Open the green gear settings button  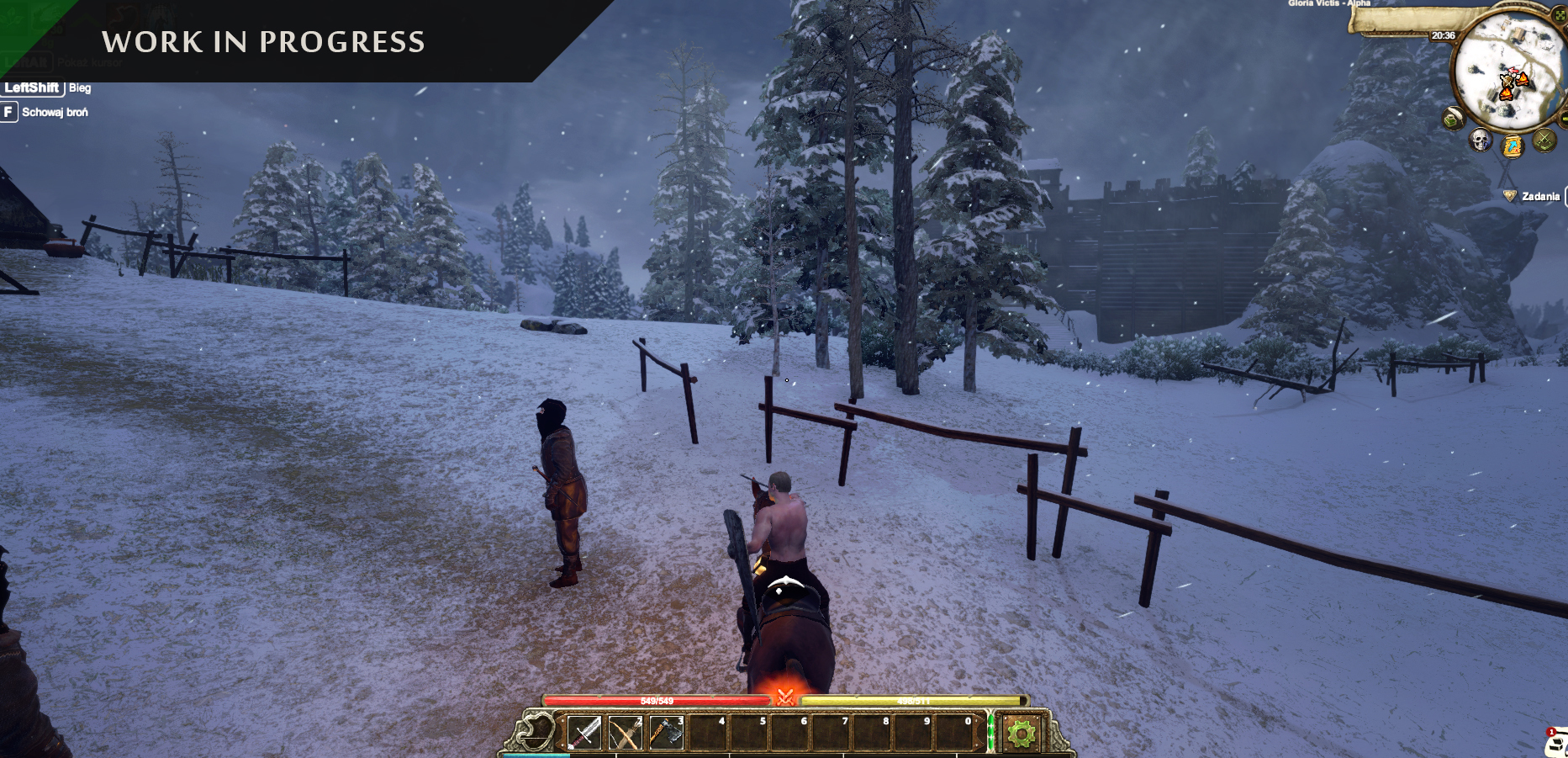(x=1022, y=734)
